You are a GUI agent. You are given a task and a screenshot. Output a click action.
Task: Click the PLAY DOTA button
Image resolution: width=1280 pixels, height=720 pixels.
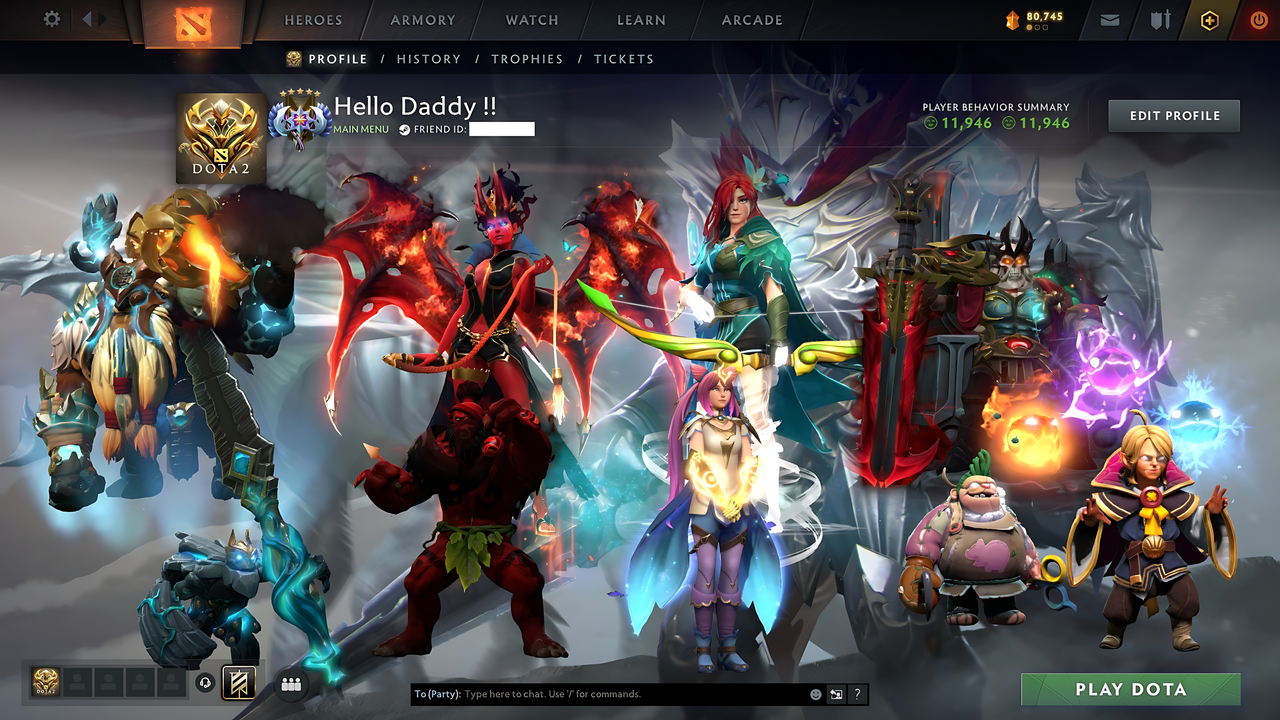tap(1129, 689)
